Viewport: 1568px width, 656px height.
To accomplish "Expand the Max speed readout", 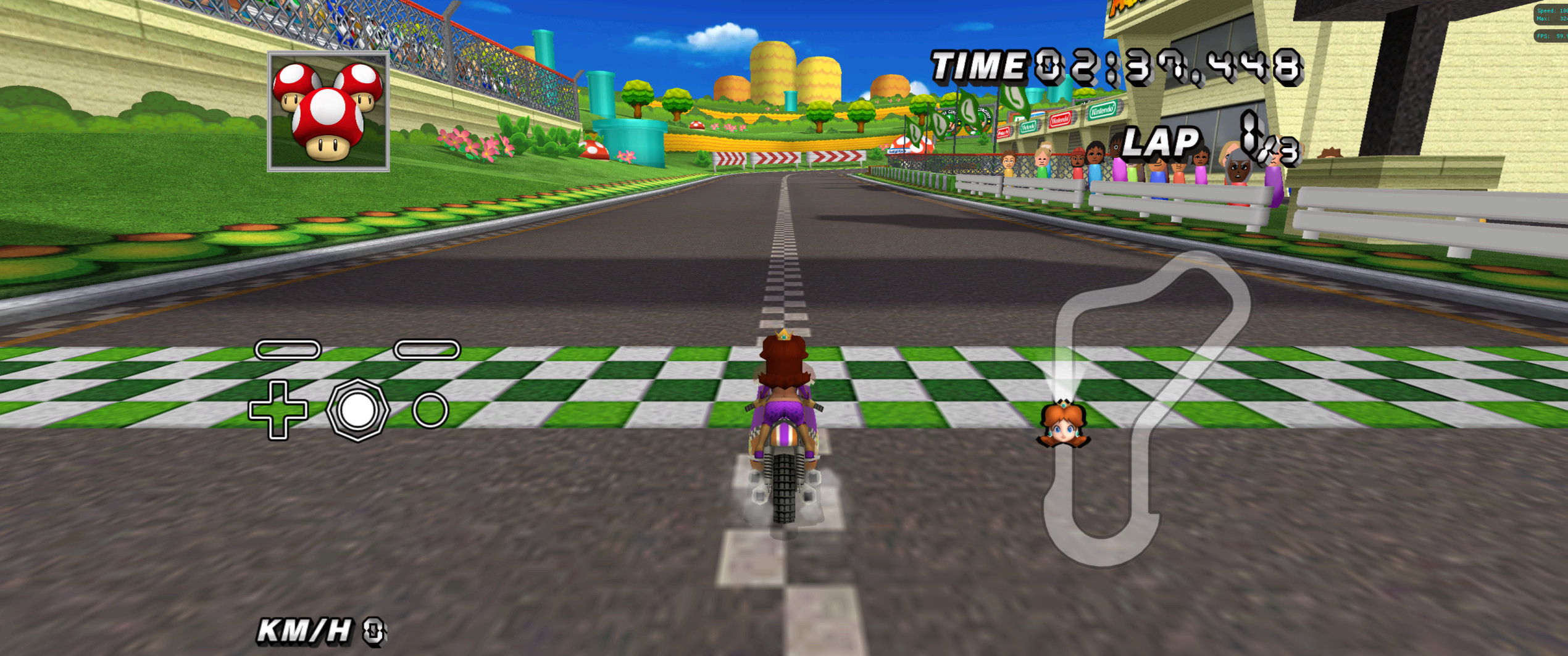I will point(1546,19).
